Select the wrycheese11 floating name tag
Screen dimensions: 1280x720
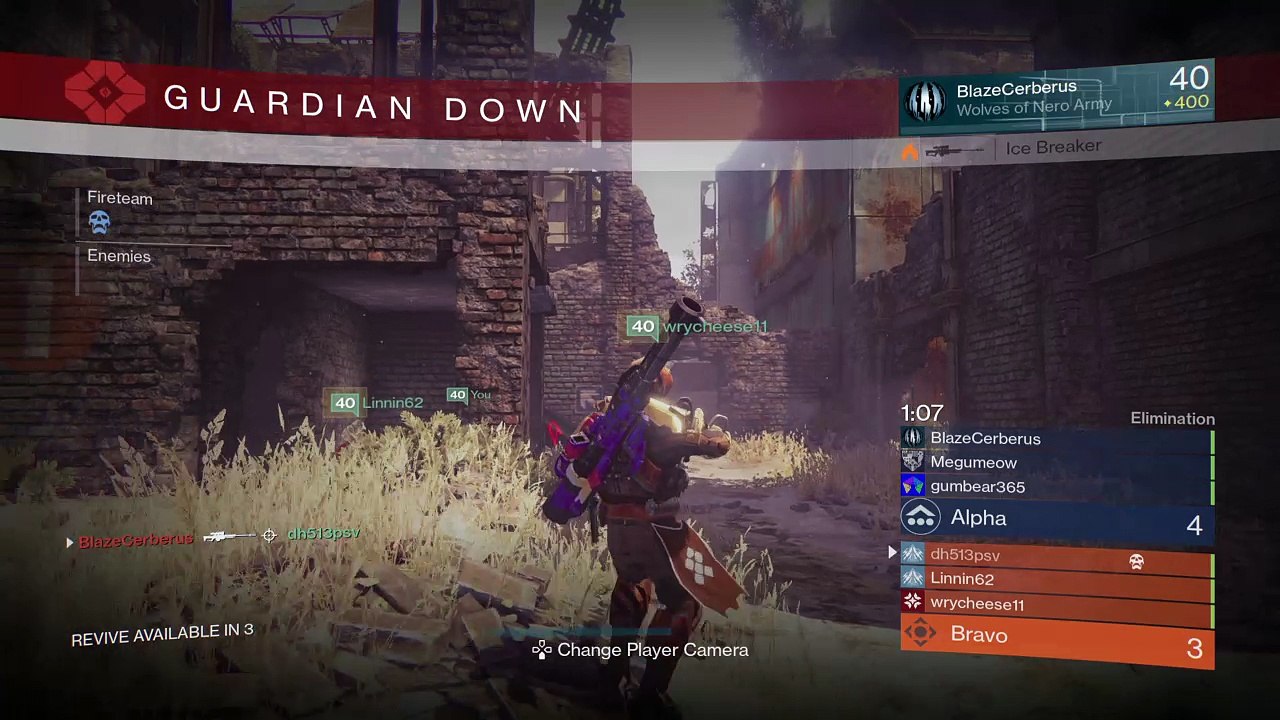[x=698, y=327]
